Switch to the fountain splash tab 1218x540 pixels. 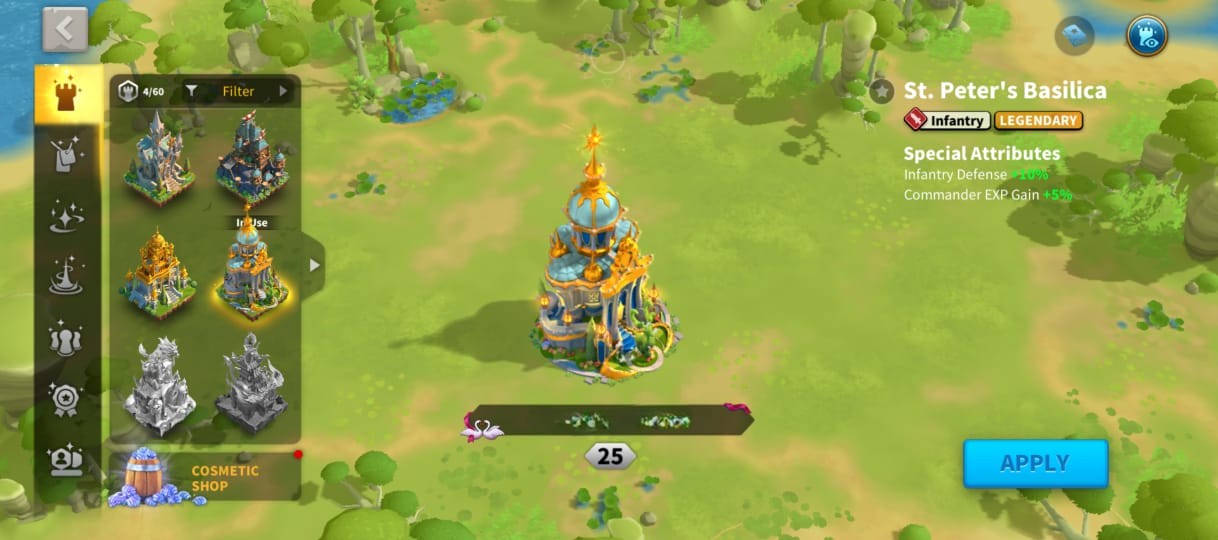[67, 276]
